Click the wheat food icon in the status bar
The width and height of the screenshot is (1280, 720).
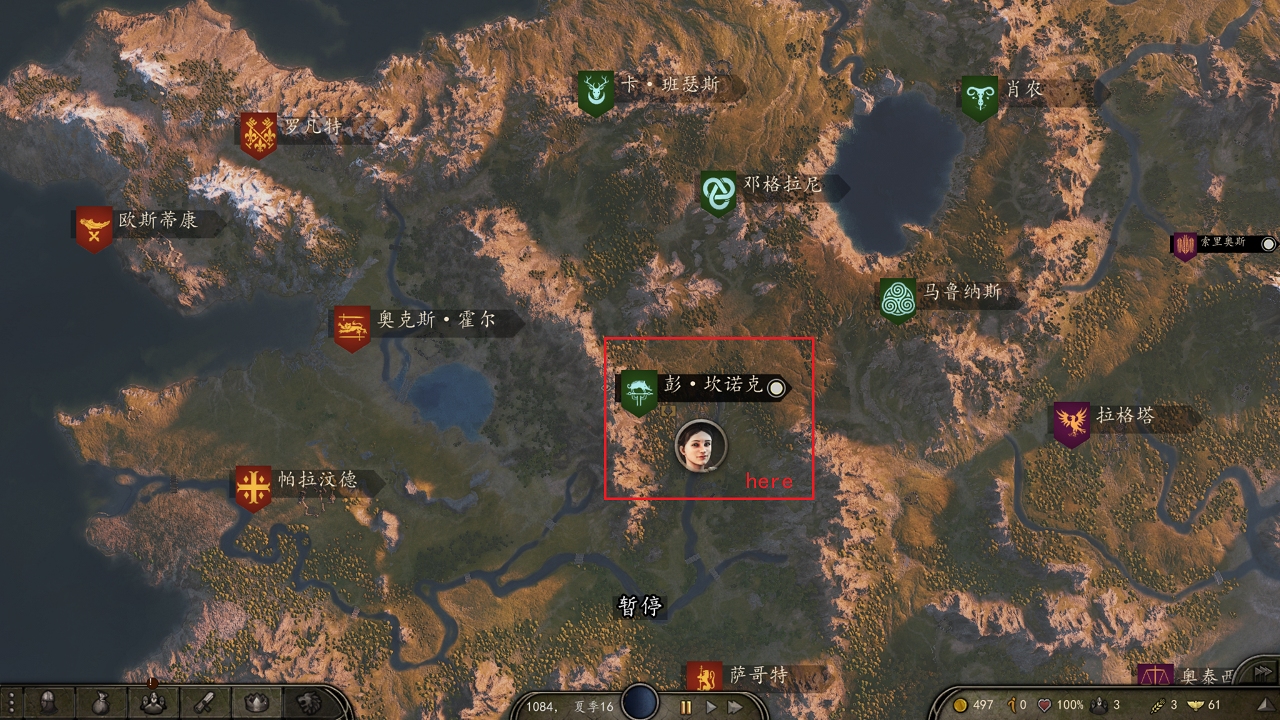(1157, 705)
